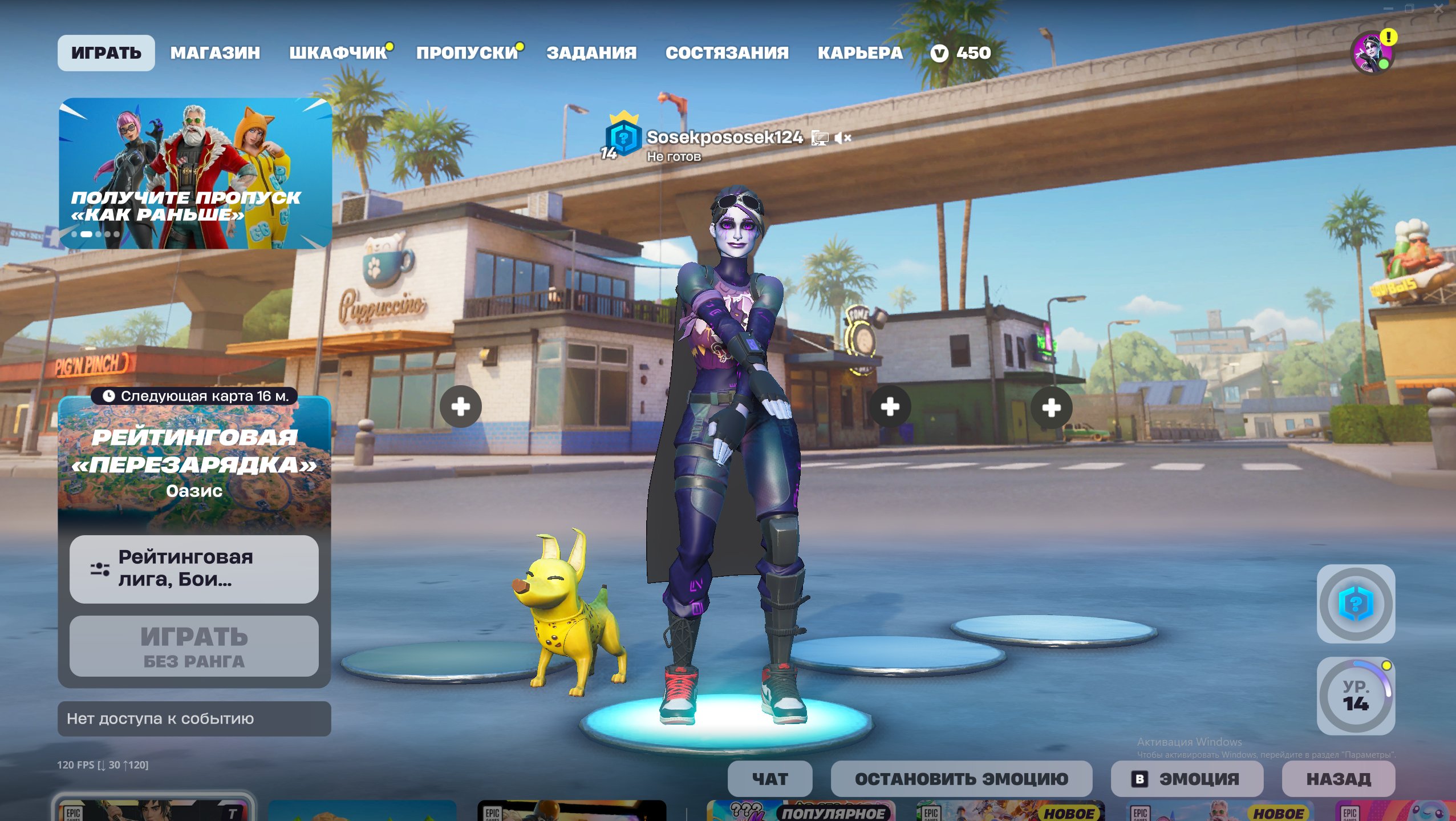Click the PC platform icon next to the username
Screen dimensions: 1456x821
[x=820, y=138]
